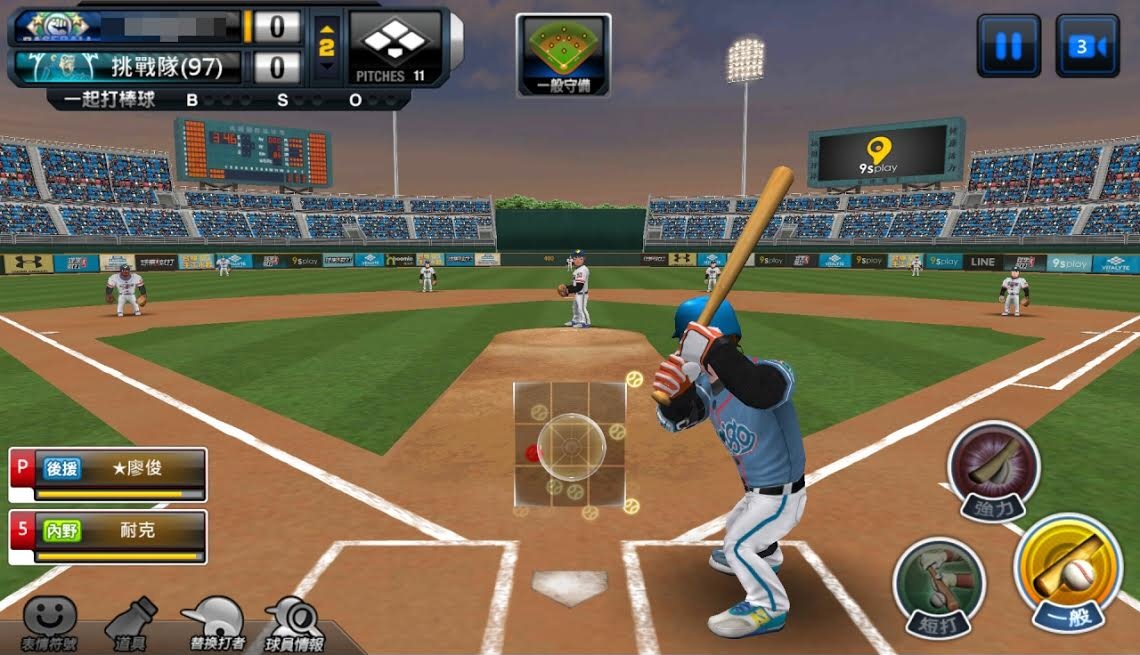Viewport: 1140px width, 655px height.
Task: Pause the game with the pause button
Action: [x=1008, y=46]
